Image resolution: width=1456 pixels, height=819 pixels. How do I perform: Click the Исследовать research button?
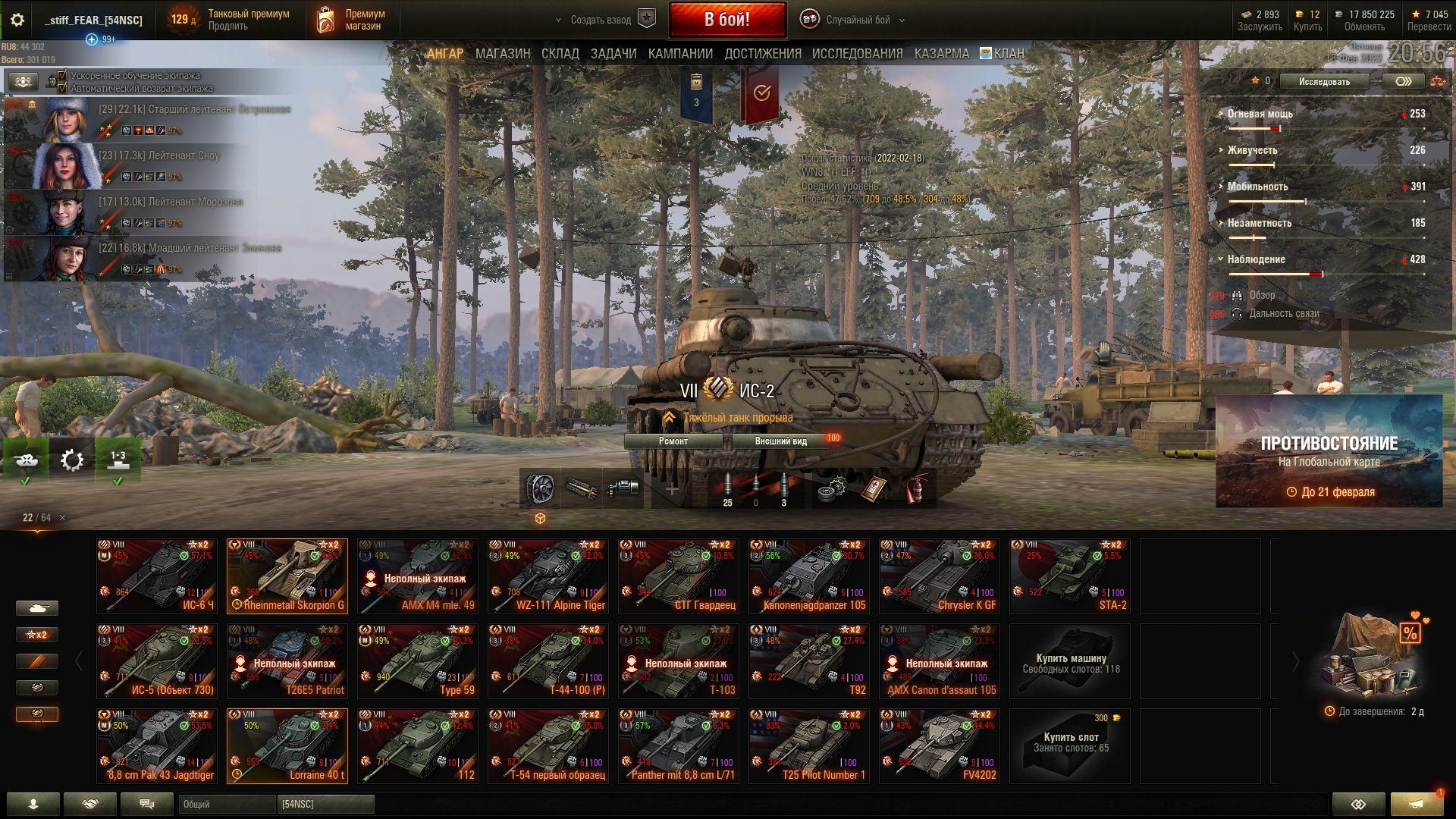pyautogui.click(x=1324, y=82)
